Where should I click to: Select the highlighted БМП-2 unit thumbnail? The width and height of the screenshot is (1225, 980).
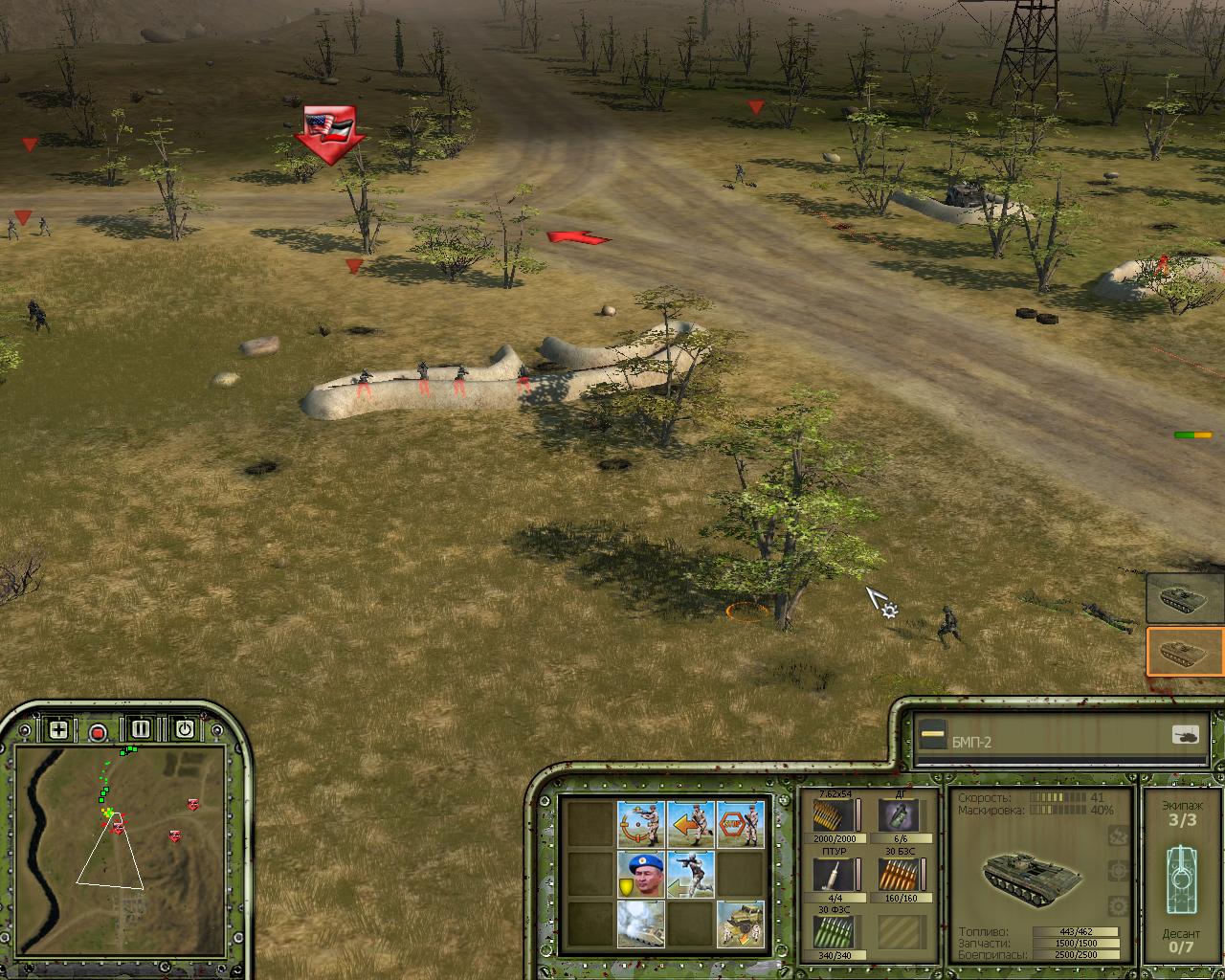click(x=1185, y=652)
